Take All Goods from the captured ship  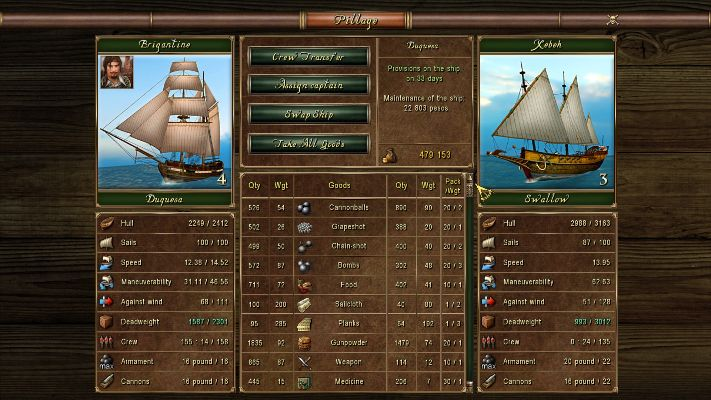coord(308,143)
